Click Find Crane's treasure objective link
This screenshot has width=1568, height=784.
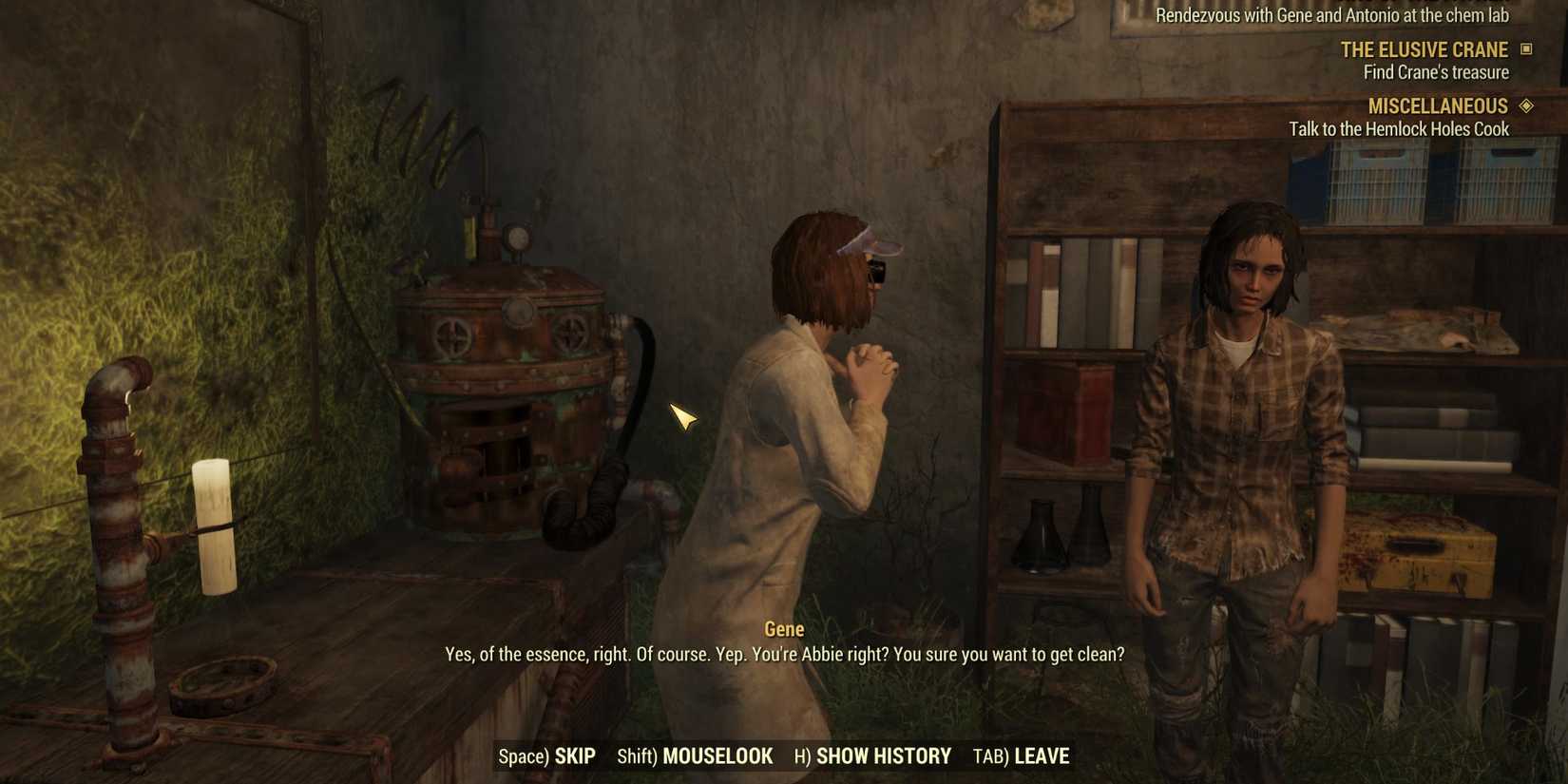coord(1435,71)
